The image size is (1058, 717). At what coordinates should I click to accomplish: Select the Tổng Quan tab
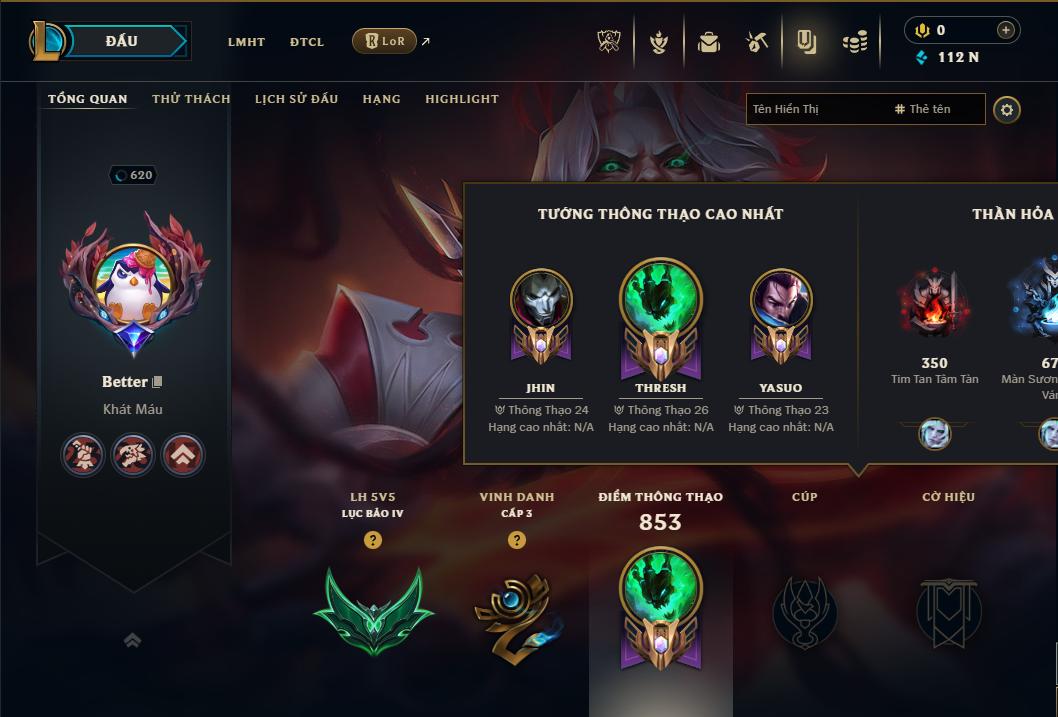coord(88,99)
